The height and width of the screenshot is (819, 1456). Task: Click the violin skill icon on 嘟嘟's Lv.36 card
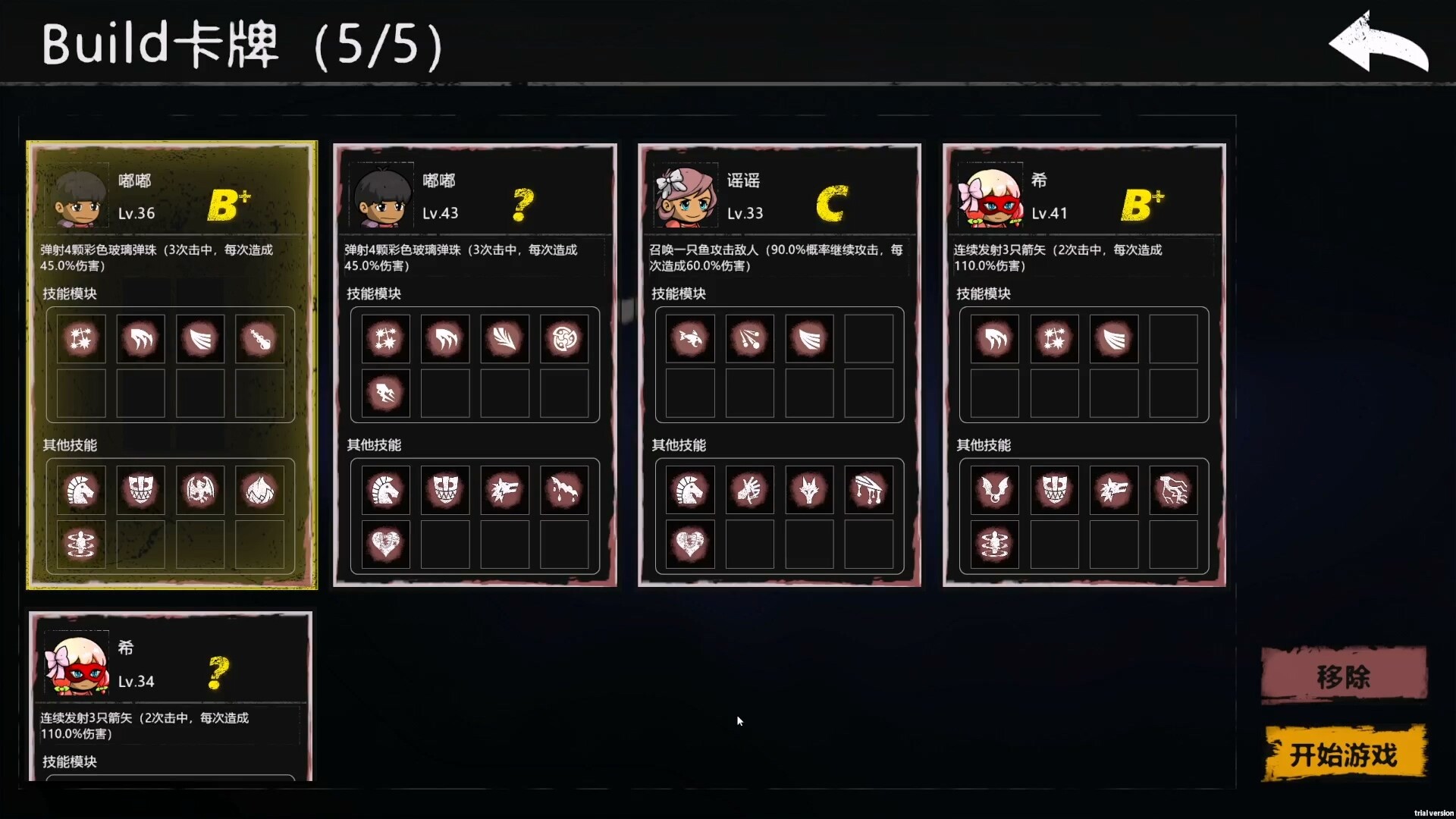(259, 339)
